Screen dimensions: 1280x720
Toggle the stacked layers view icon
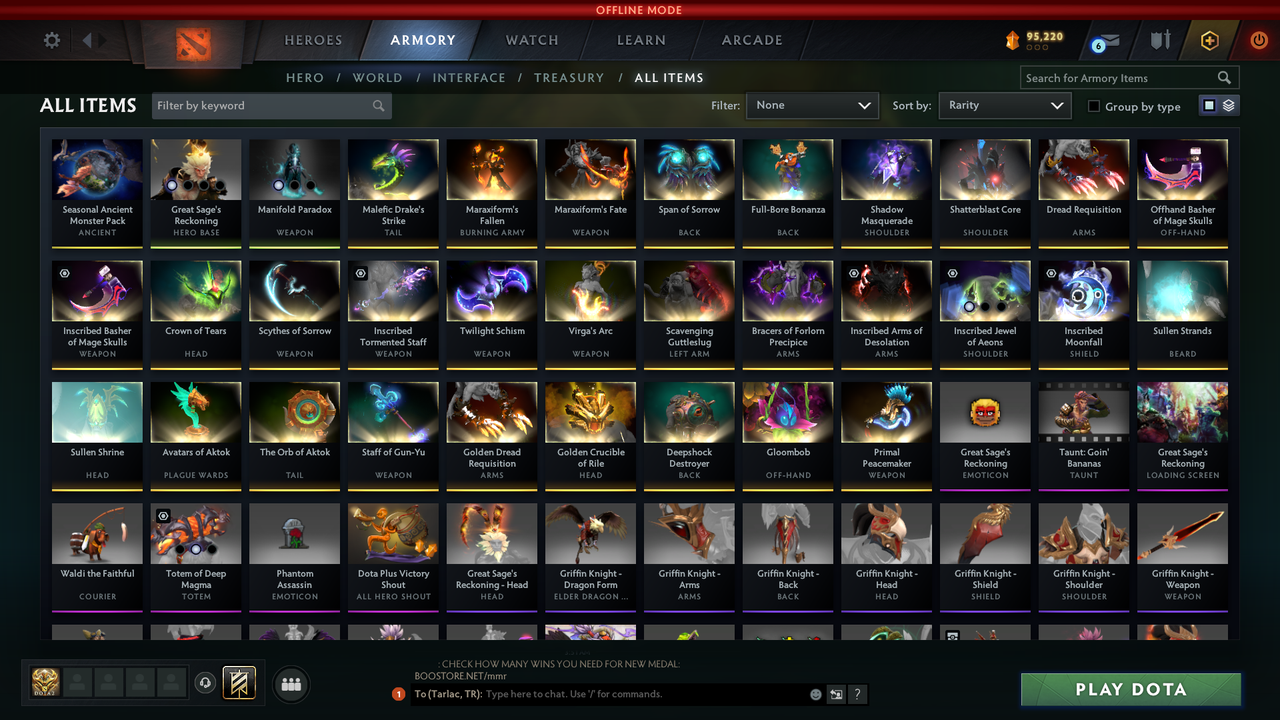(x=1227, y=105)
